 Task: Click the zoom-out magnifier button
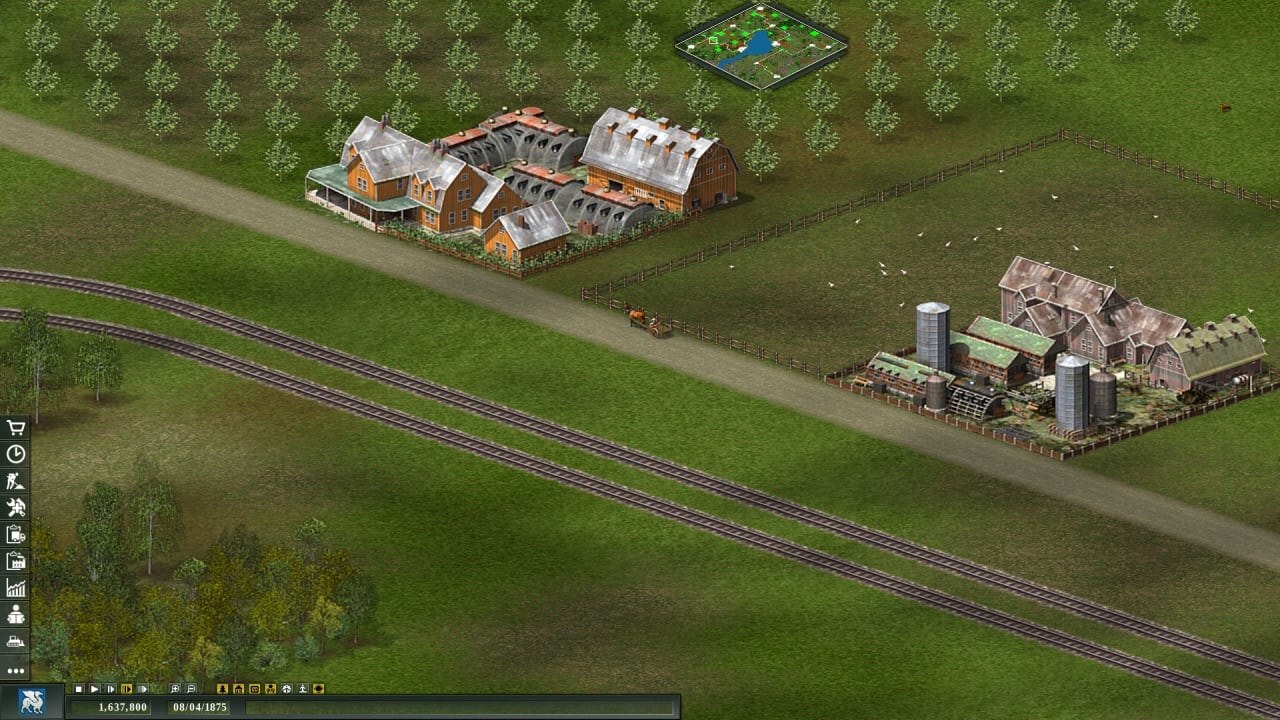[x=191, y=689]
